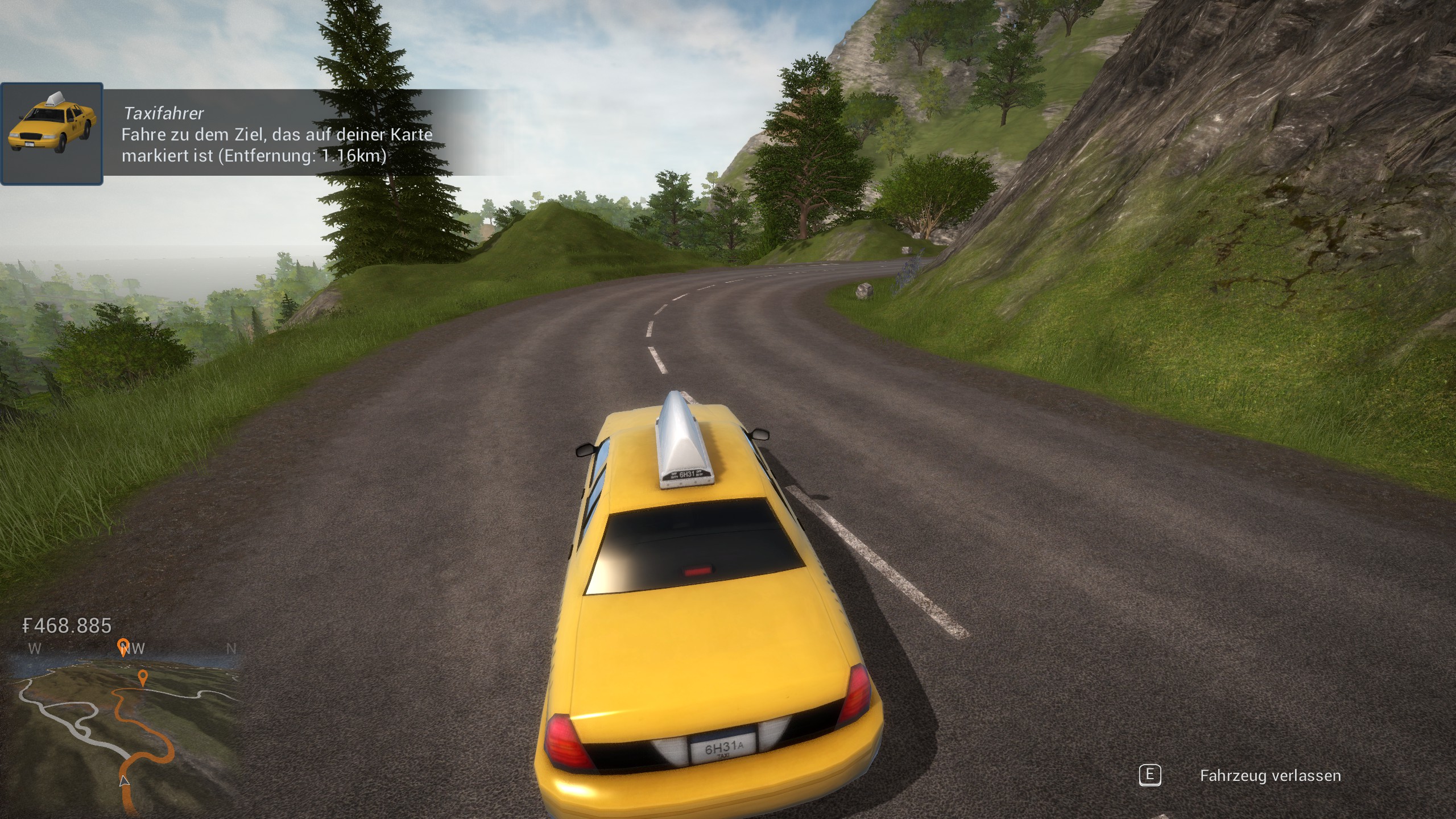This screenshot has width=1456, height=819.
Task: Click the orange waypoint pin on compass
Action: 122,647
